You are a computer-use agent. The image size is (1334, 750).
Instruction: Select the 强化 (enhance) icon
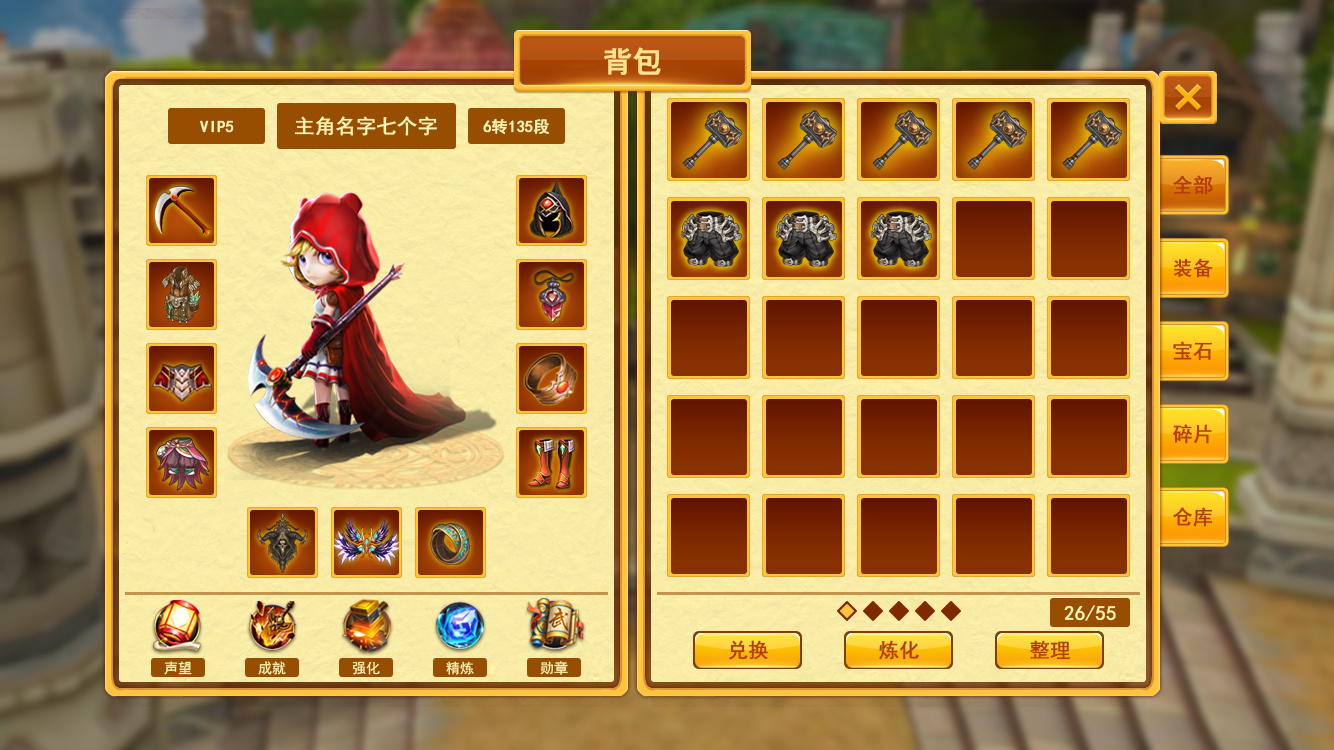pos(365,628)
